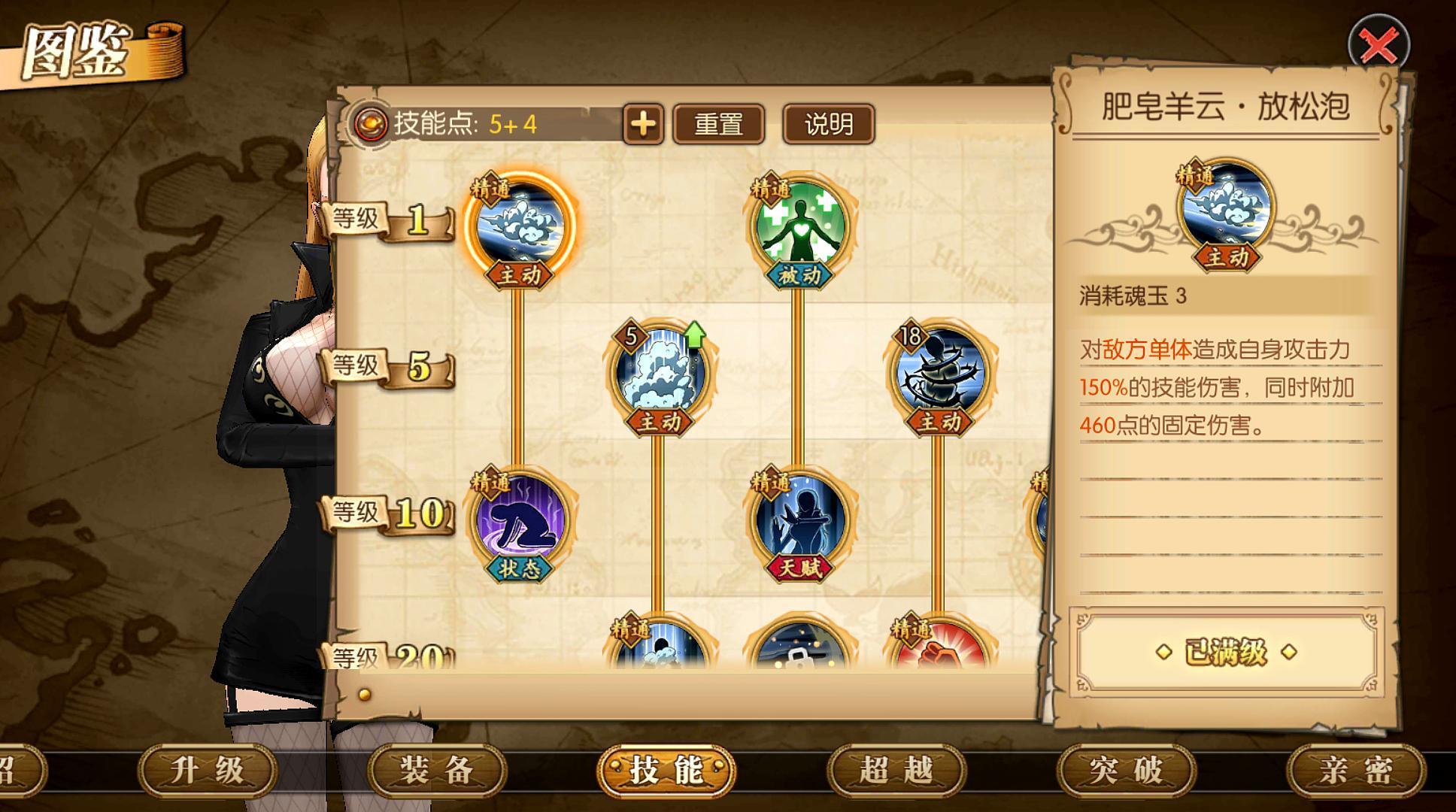Add skill points with the plus button
Screen dimensions: 1456x812
(643, 124)
